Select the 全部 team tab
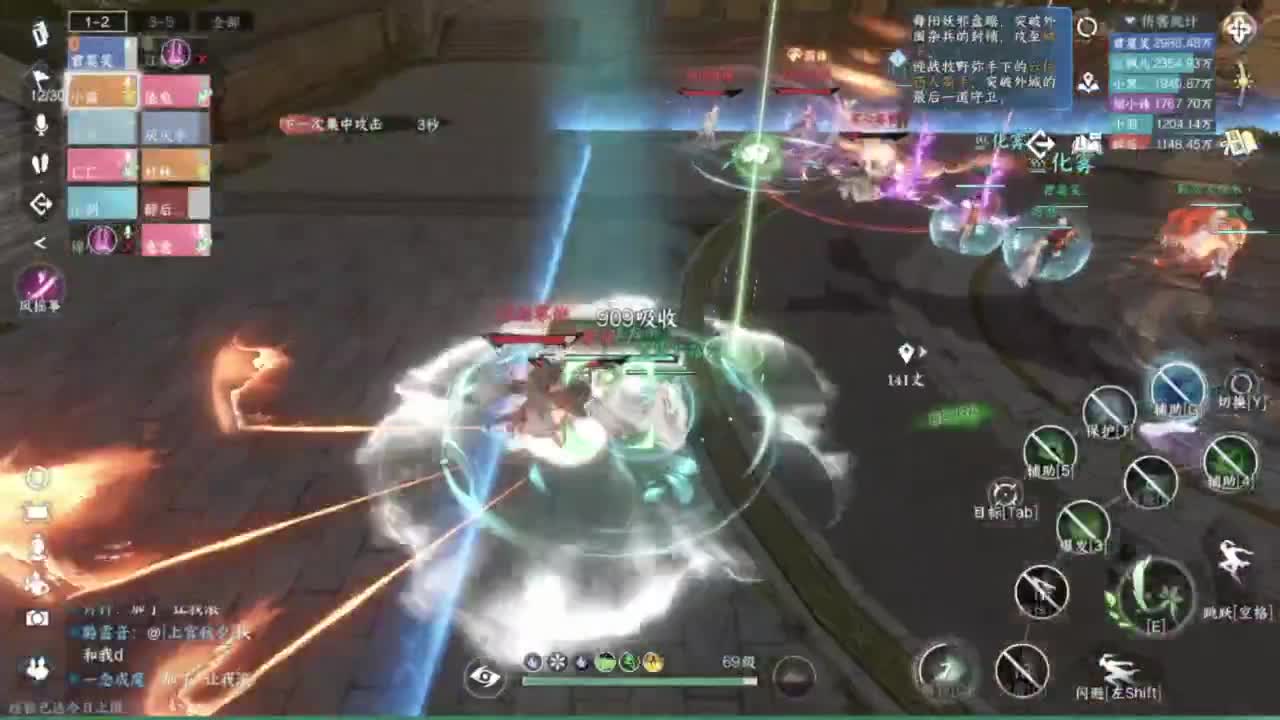1280x720 pixels. coord(224,21)
